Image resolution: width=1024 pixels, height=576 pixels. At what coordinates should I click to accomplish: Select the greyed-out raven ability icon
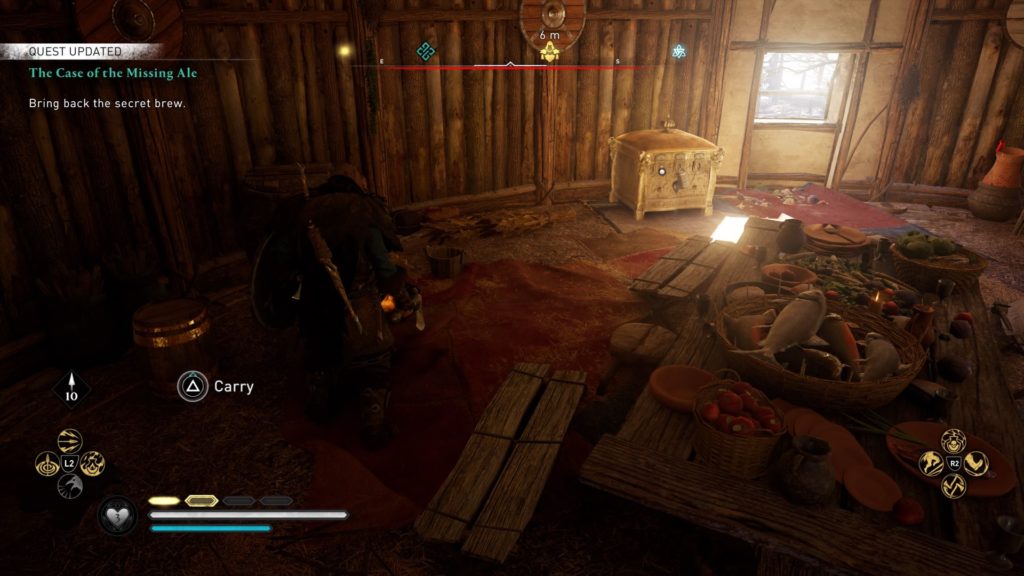click(x=70, y=487)
